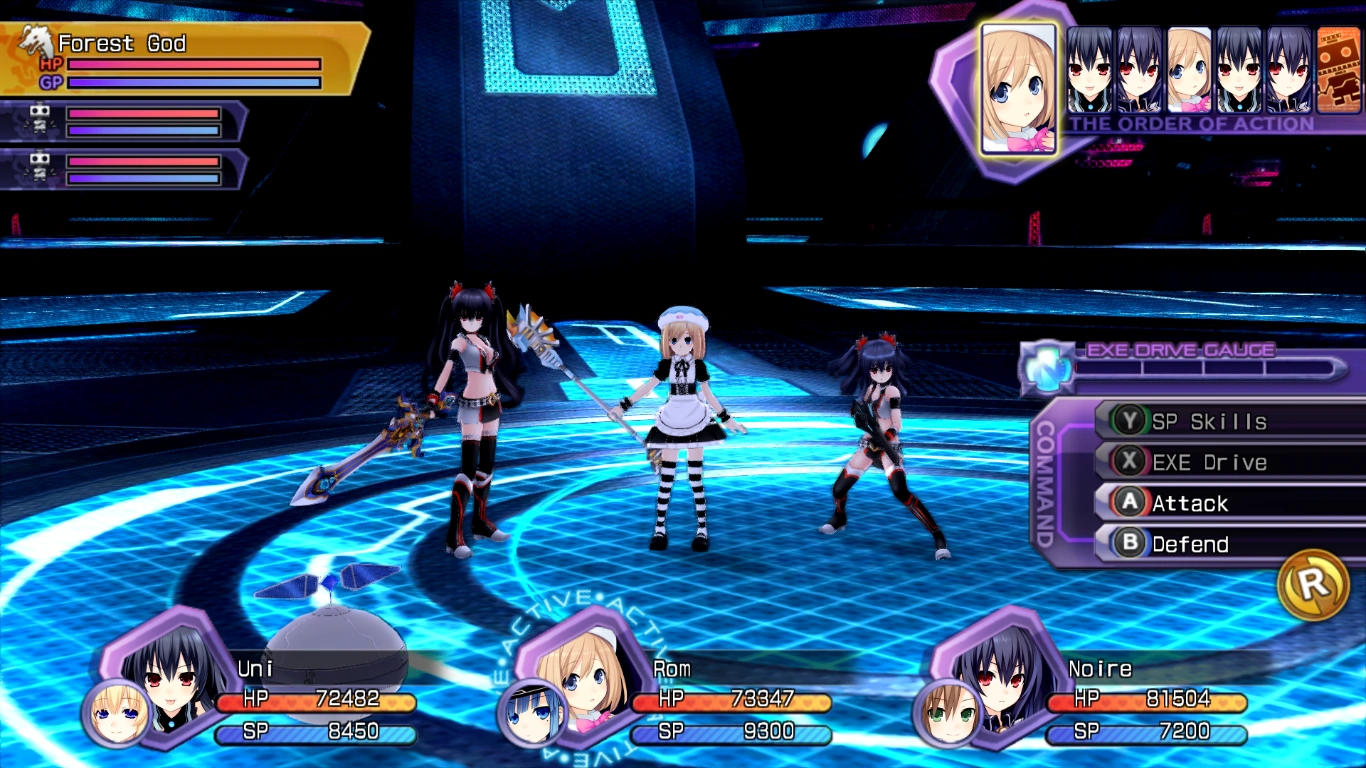The image size is (1366, 768).
Task: Toggle the Y button icon beside SP Skills
Action: coord(1128,420)
